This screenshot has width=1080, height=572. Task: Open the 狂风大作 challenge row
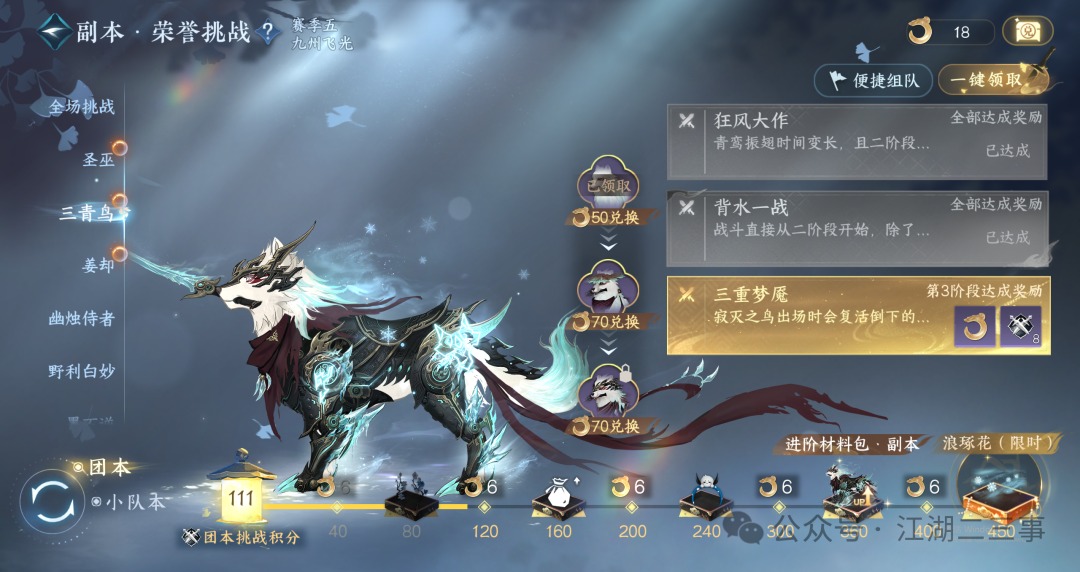point(858,142)
